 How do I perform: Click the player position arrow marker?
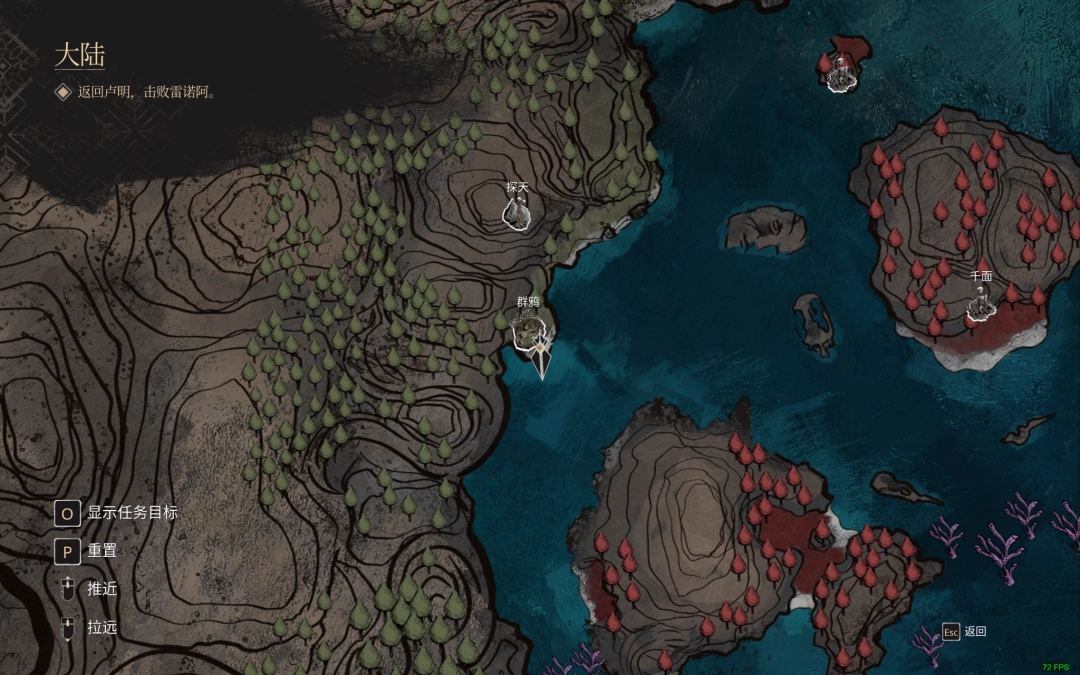(541, 357)
